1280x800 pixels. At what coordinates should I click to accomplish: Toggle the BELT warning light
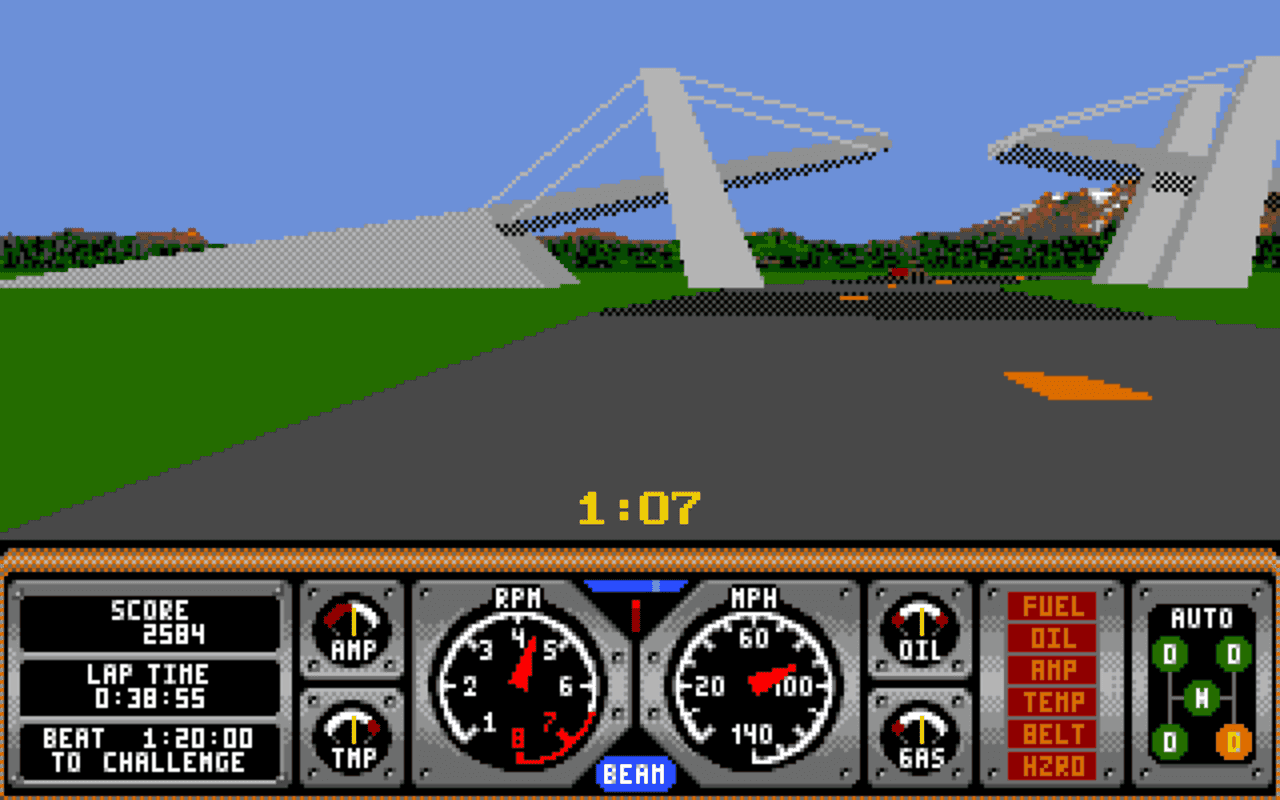(1051, 732)
